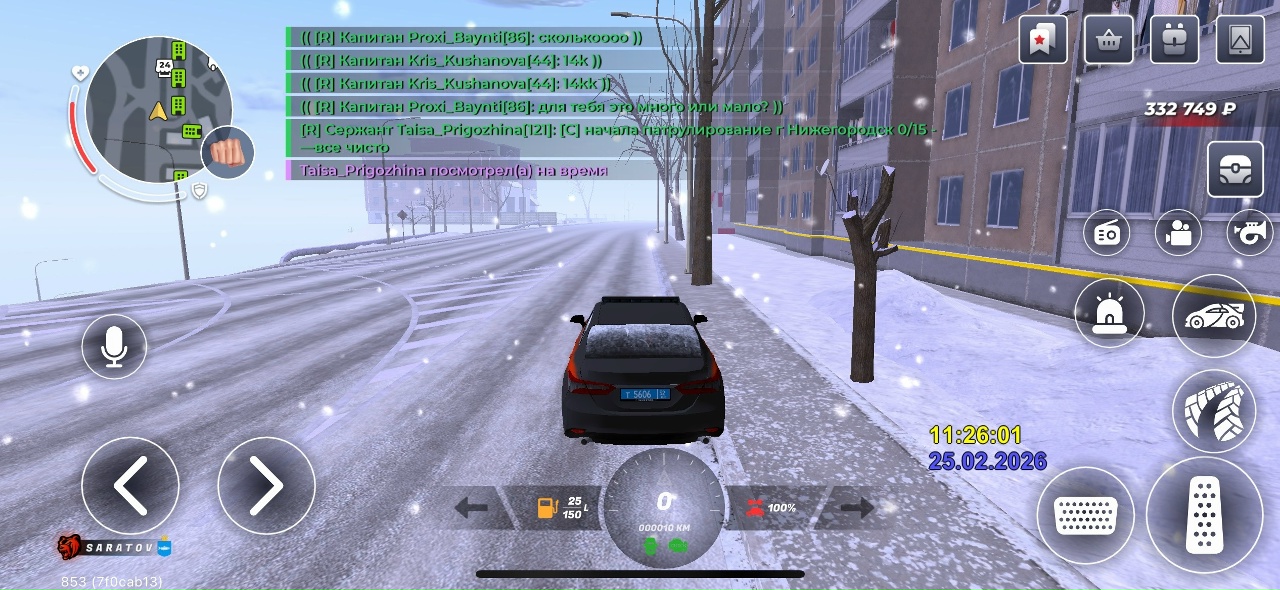Tap the gas accelerator pedal
Image resolution: width=1280 pixels, height=590 pixels.
click(x=1204, y=515)
